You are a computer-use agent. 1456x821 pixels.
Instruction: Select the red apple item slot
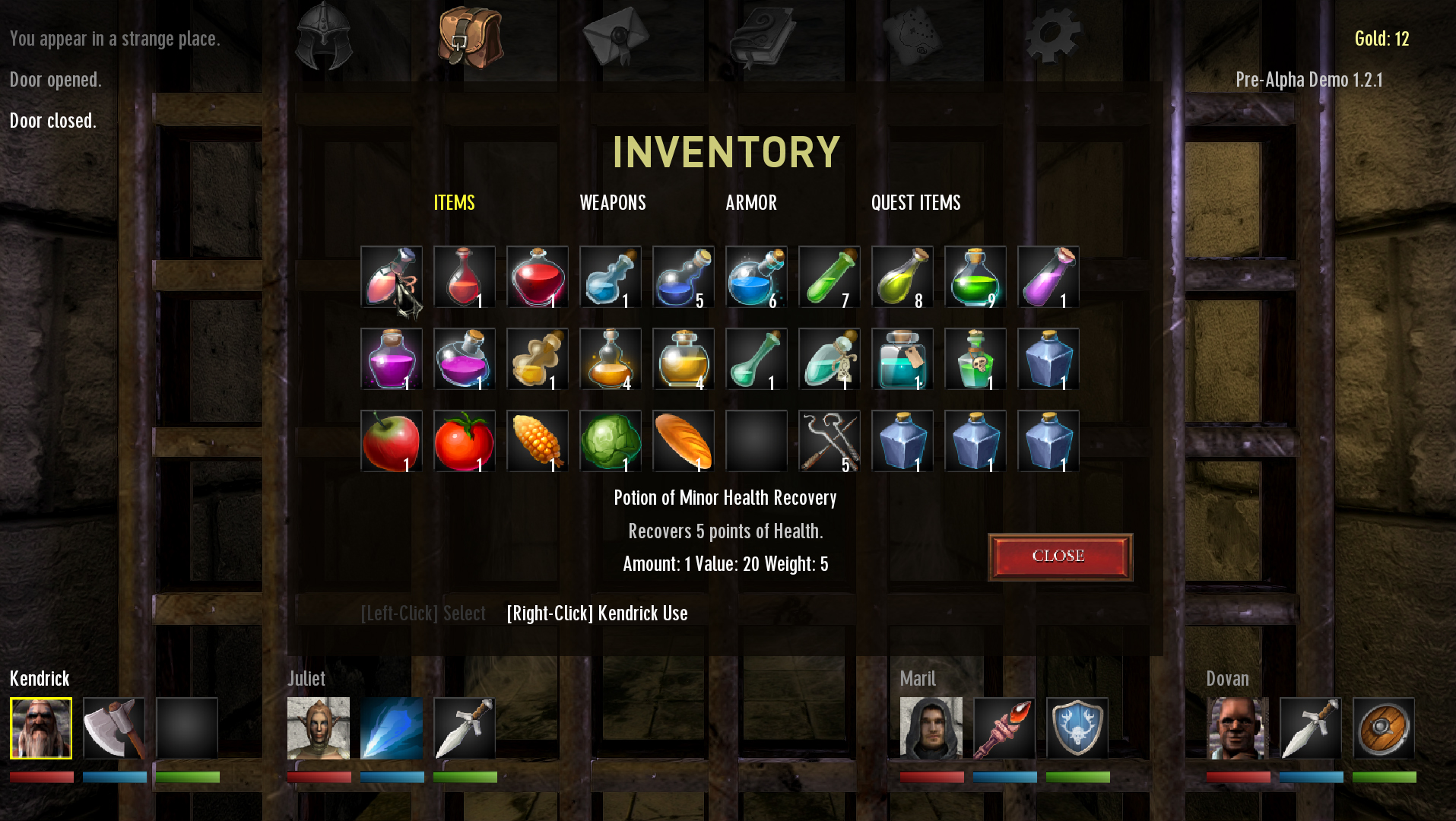pyautogui.click(x=391, y=441)
